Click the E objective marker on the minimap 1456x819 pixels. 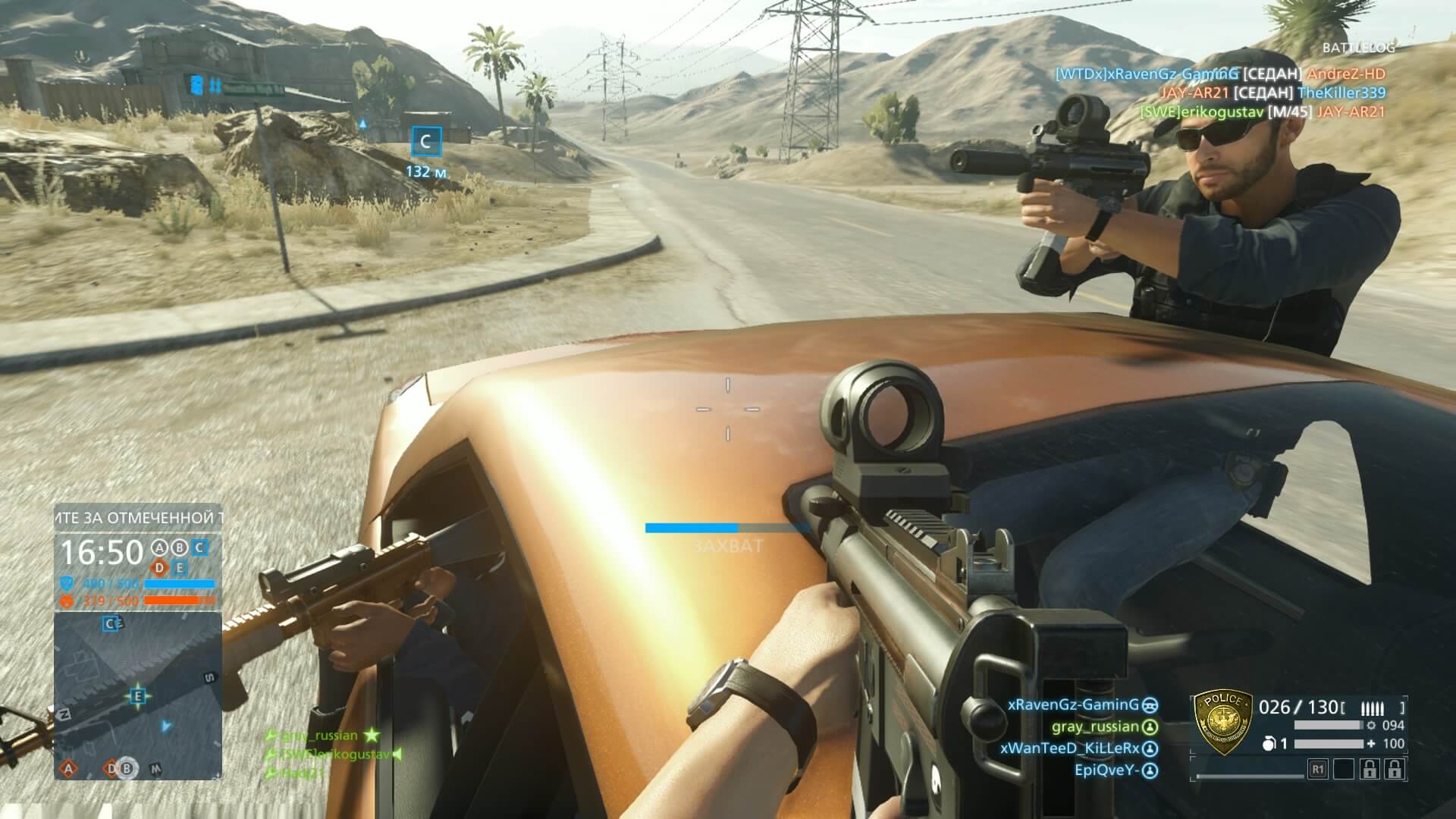pos(136,695)
